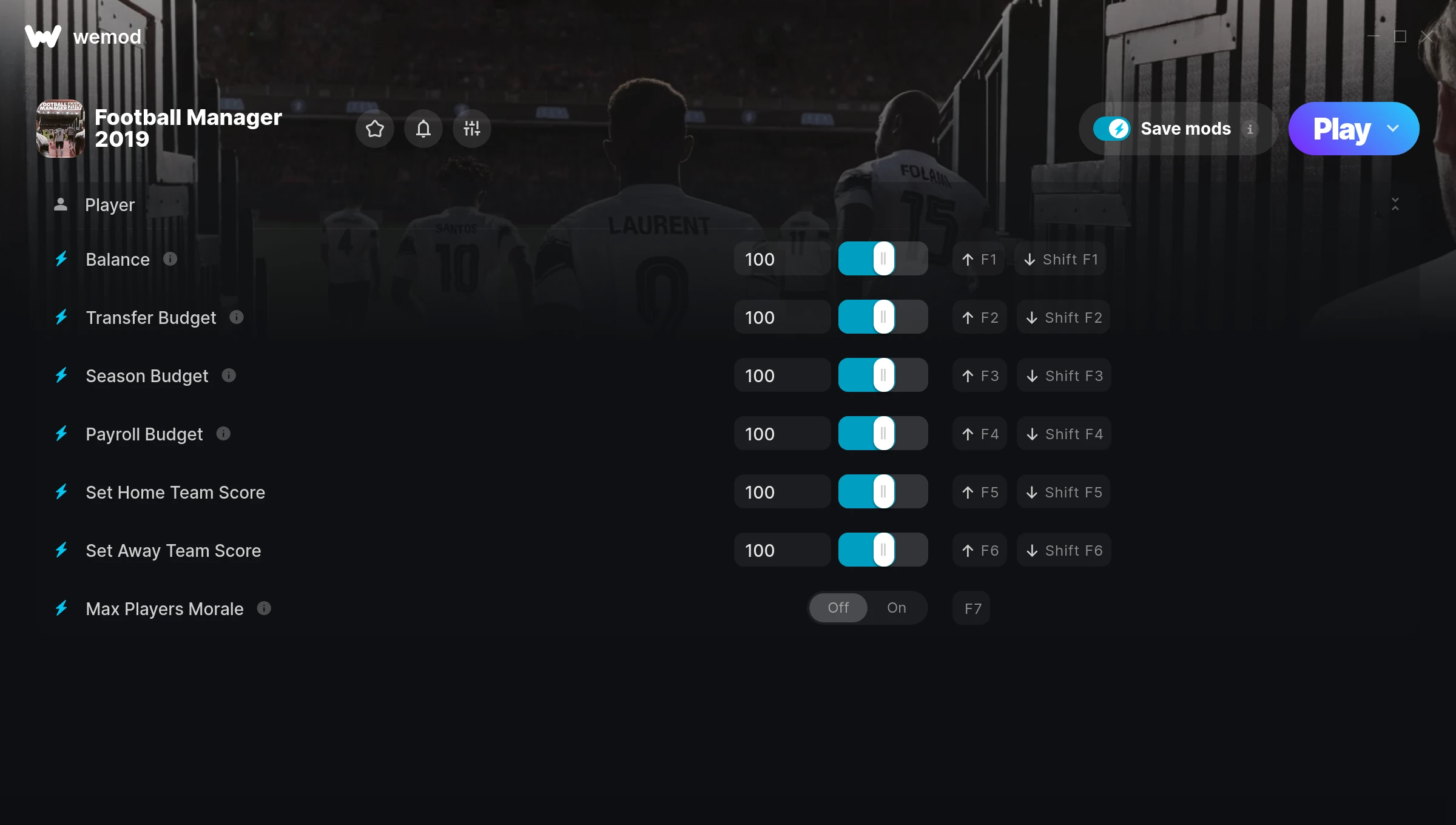This screenshot has height=825, width=1456.
Task: Collapse the Player section chevron
Action: pos(1395,205)
